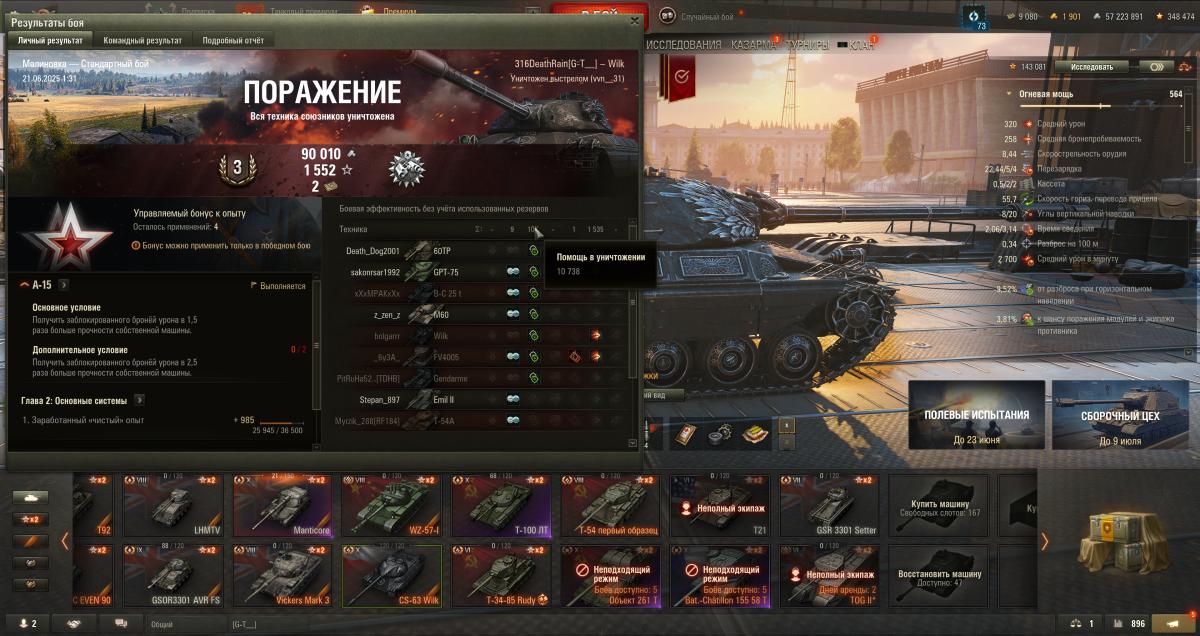Choose the T-100 LT tank card
The width and height of the screenshot is (1200, 636).
[x=501, y=506]
